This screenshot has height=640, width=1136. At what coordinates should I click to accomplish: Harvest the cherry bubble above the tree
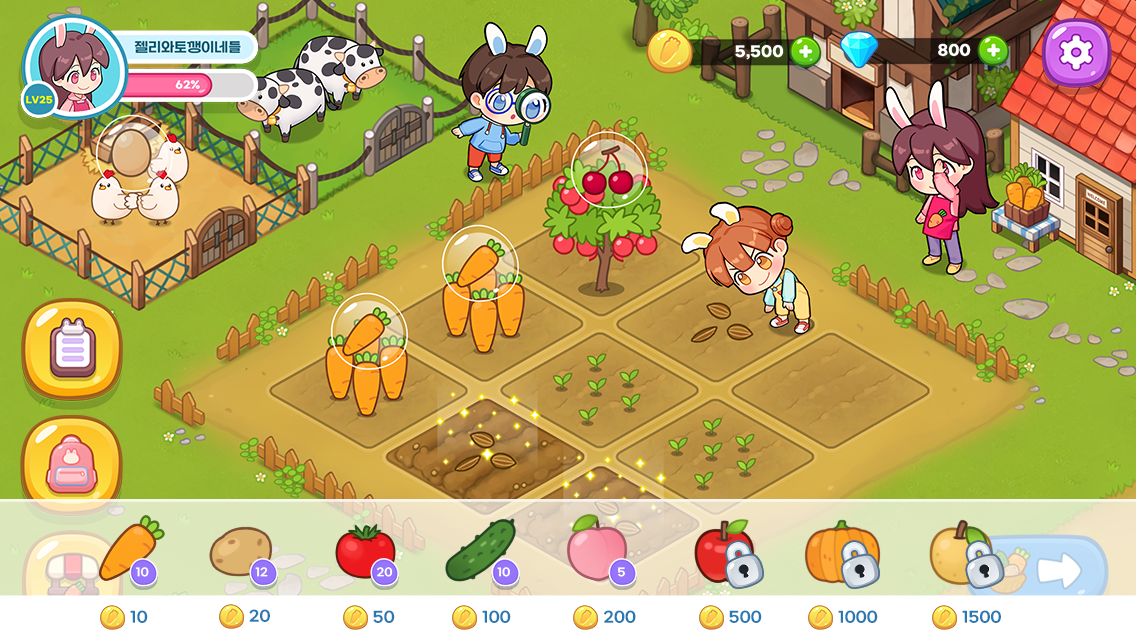click(x=609, y=171)
